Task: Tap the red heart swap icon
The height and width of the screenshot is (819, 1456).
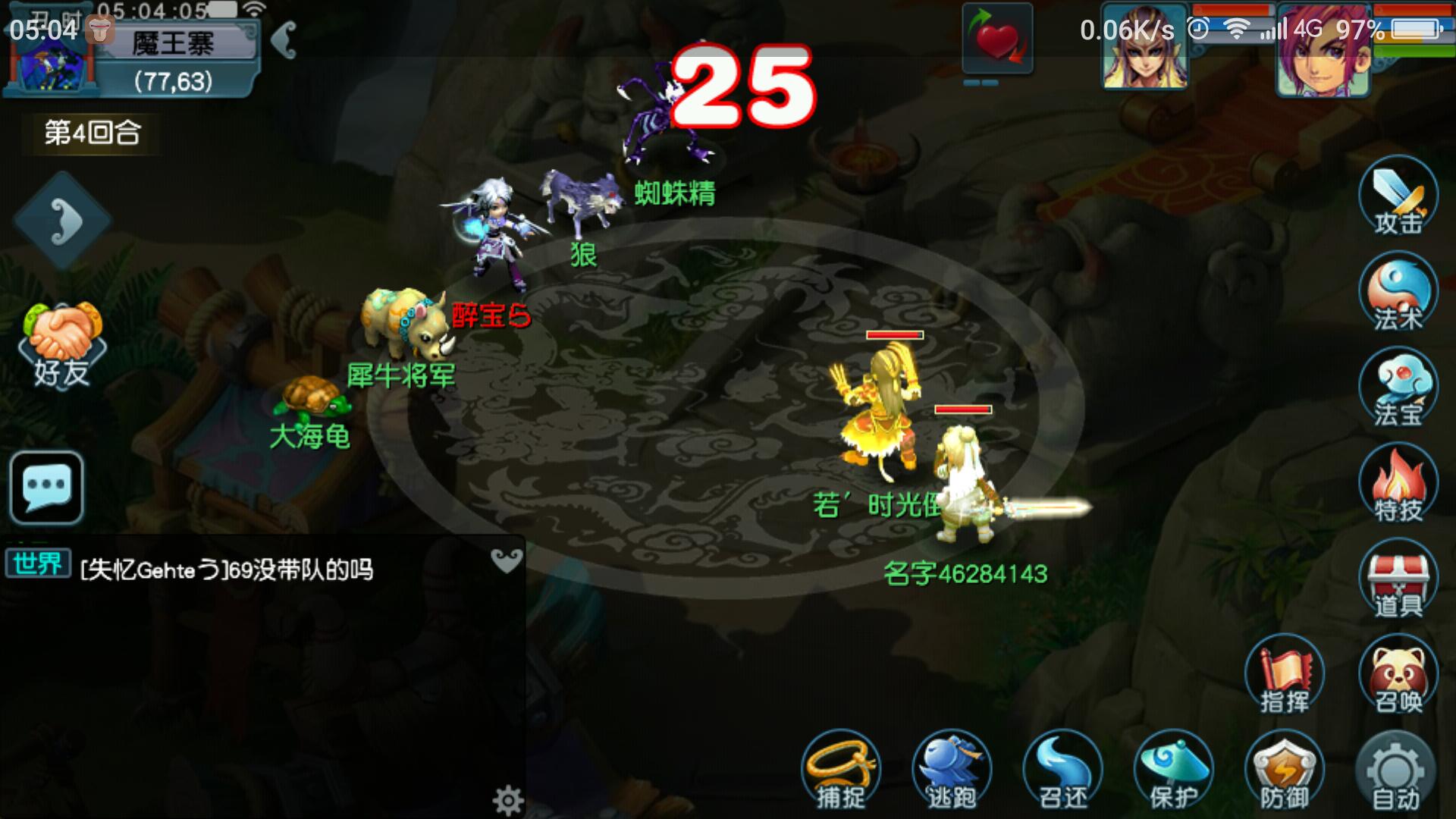Action: (x=997, y=39)
